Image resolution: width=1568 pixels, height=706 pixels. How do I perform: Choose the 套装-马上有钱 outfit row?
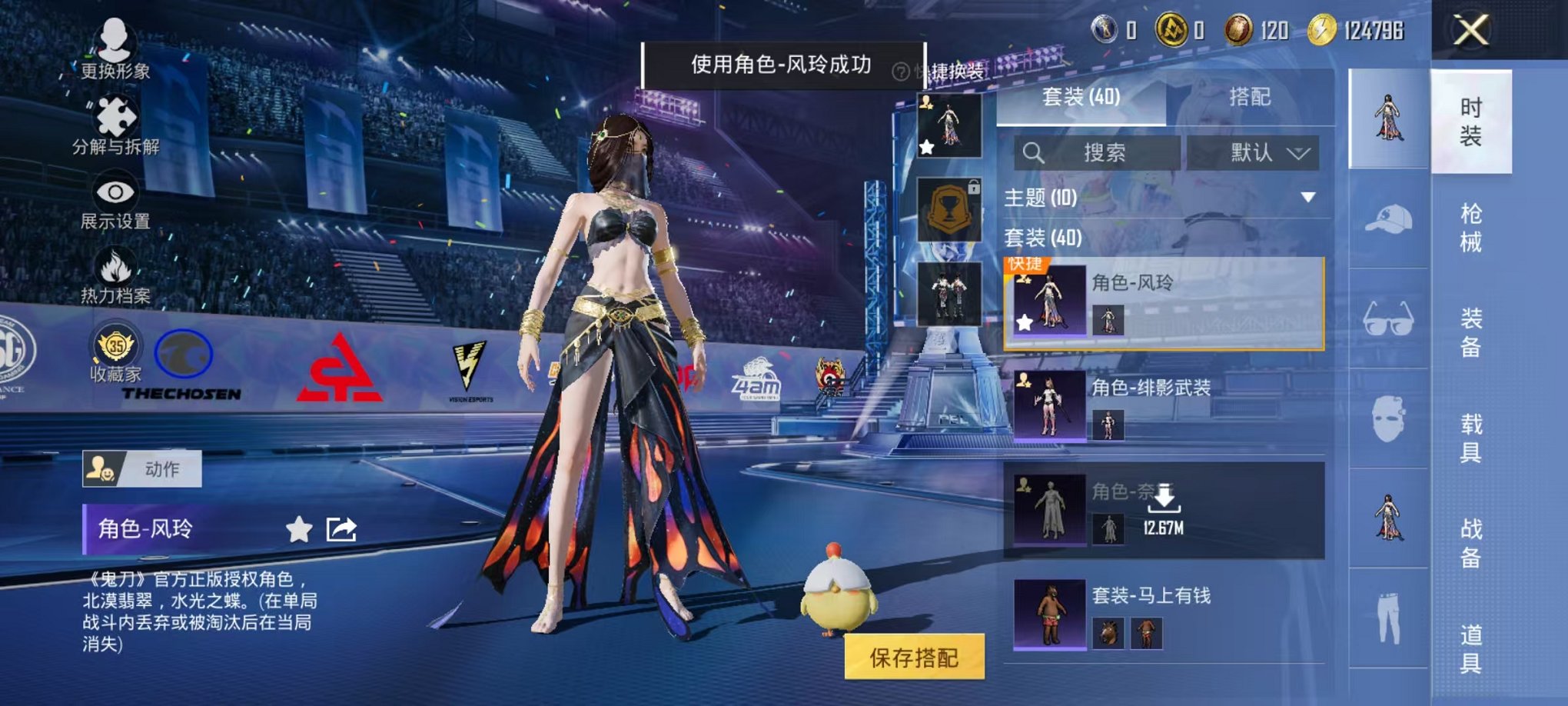[1164, 614]
